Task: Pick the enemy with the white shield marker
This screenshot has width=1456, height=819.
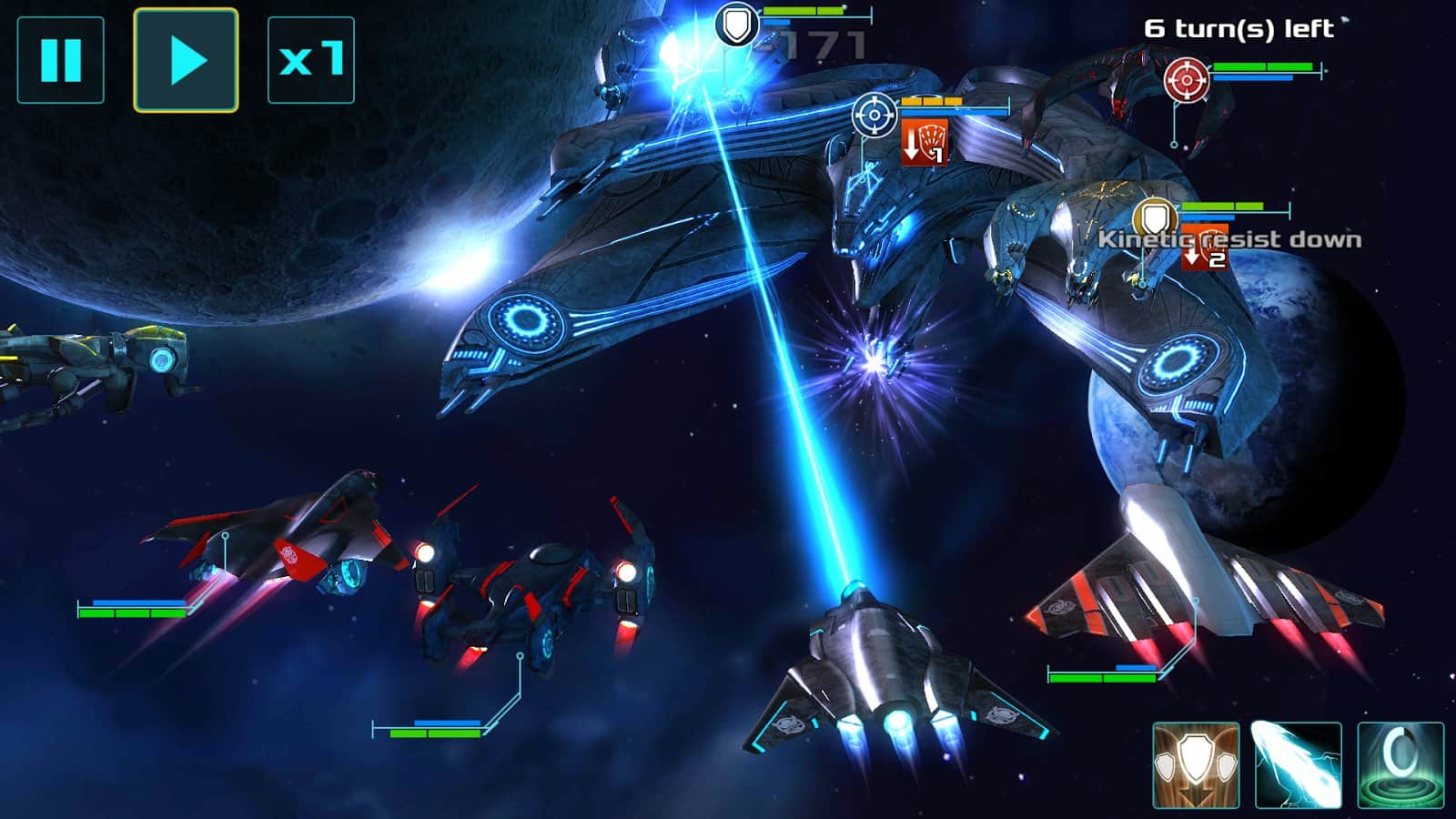Action: coord(737,25)
